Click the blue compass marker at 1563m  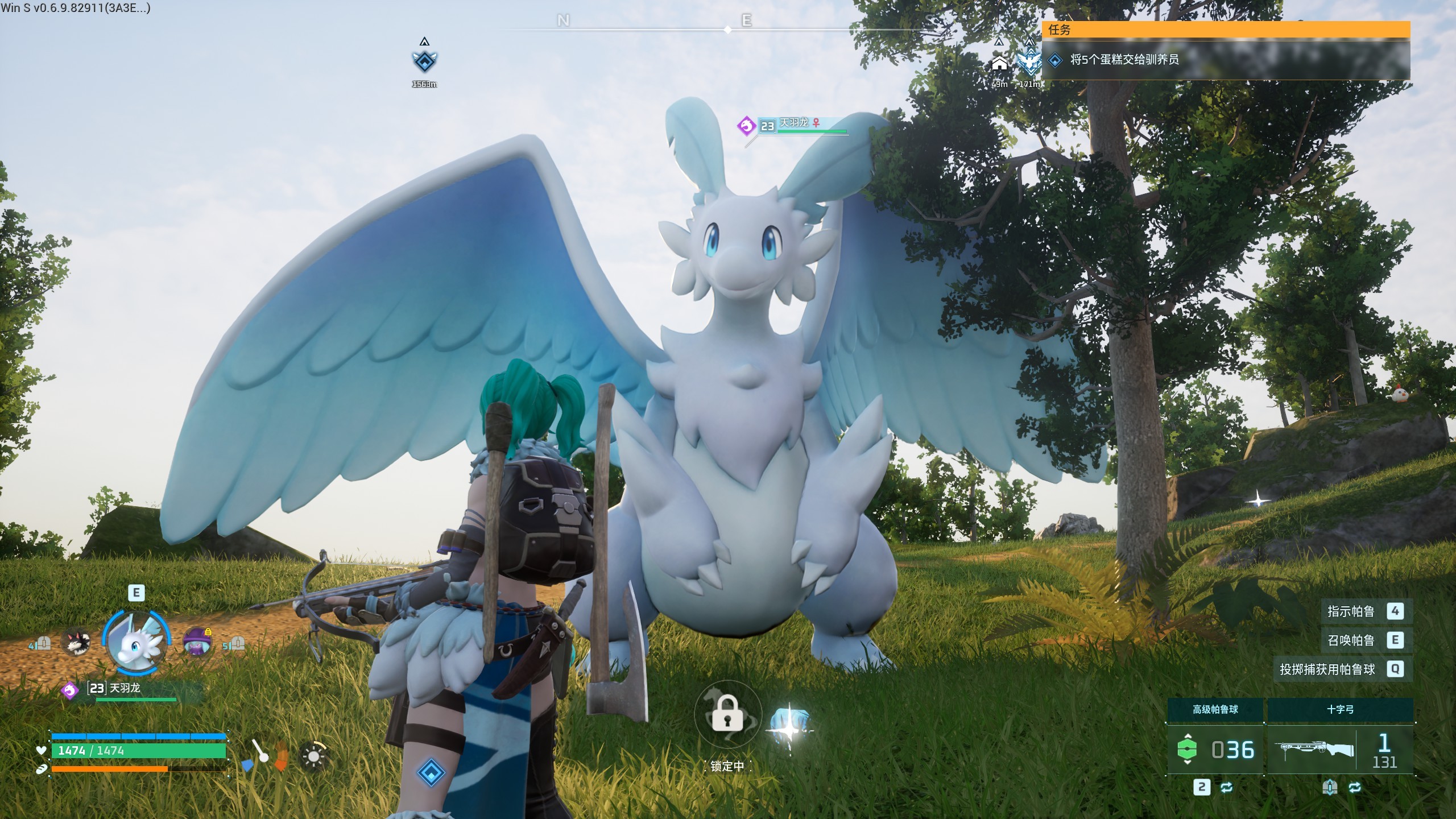pyautogui.click(x=424, y=61)
